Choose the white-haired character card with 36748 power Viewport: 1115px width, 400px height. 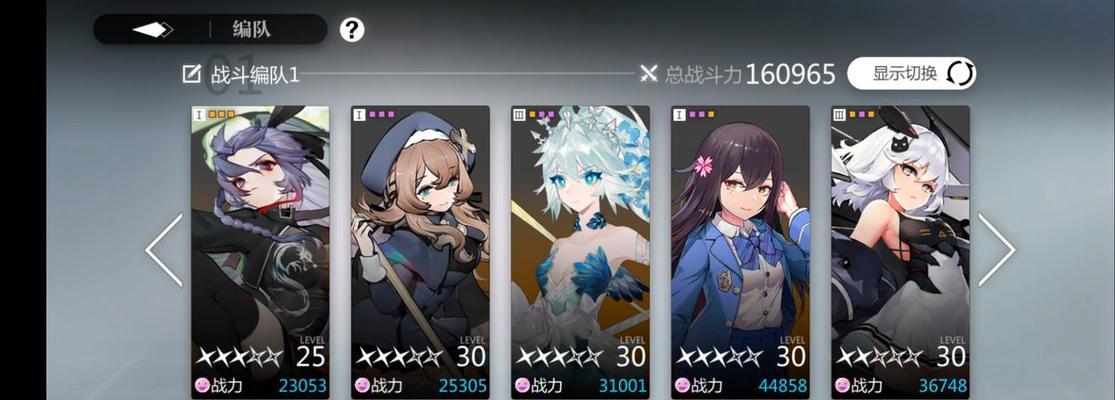pos(900,250)
